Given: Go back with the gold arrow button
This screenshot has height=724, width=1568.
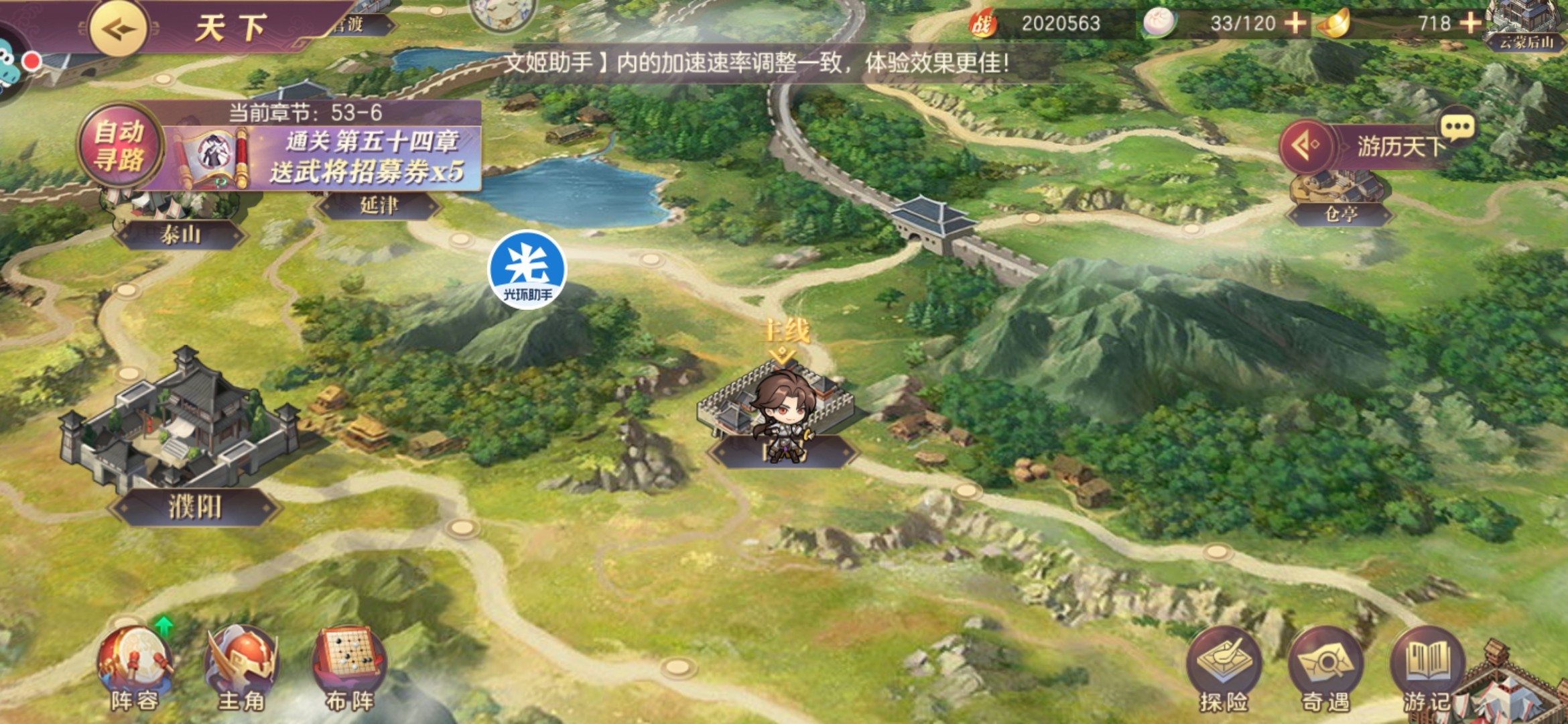Looking at the screenshot, I should tap(119, 28).
